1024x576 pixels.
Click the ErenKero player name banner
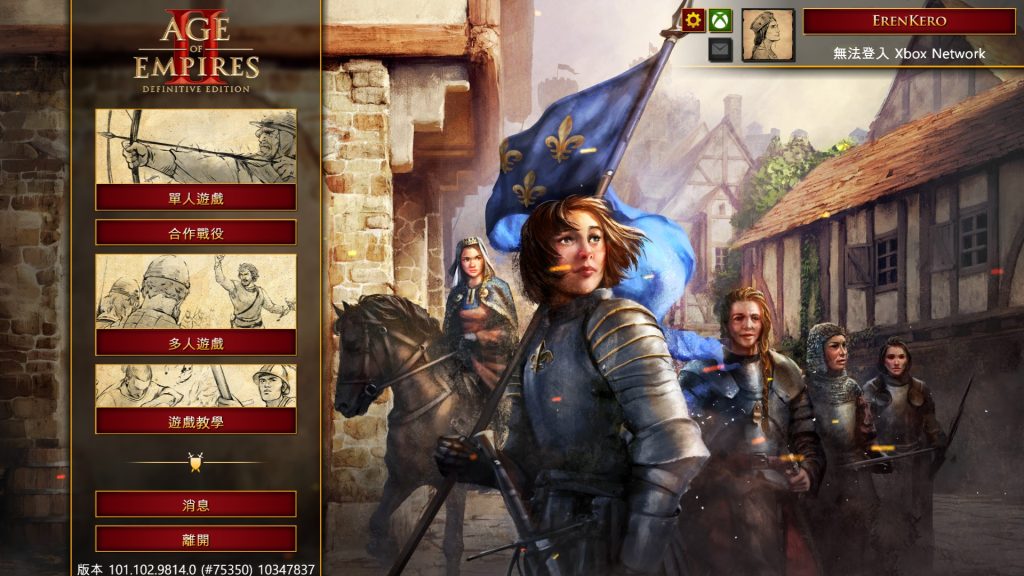click(909, 21)
